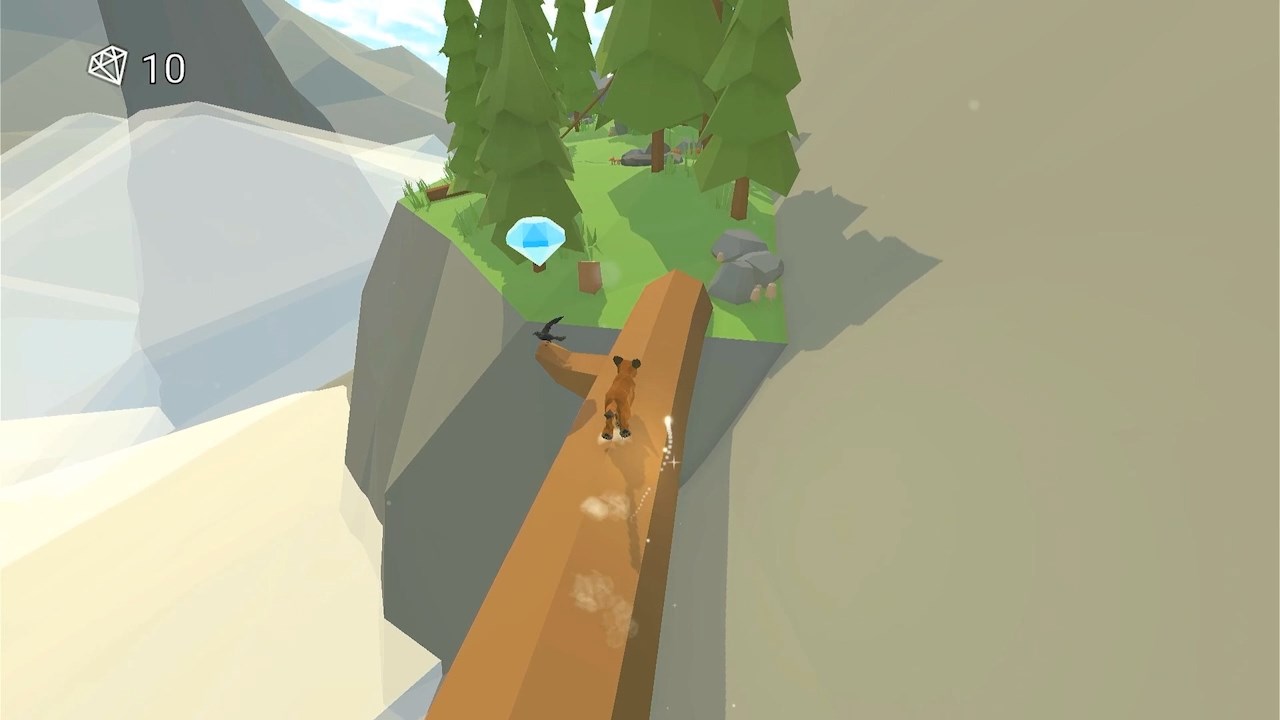Click the tree stump near the diamond
Screen dimensions: 1280x720
pos(588,272)
